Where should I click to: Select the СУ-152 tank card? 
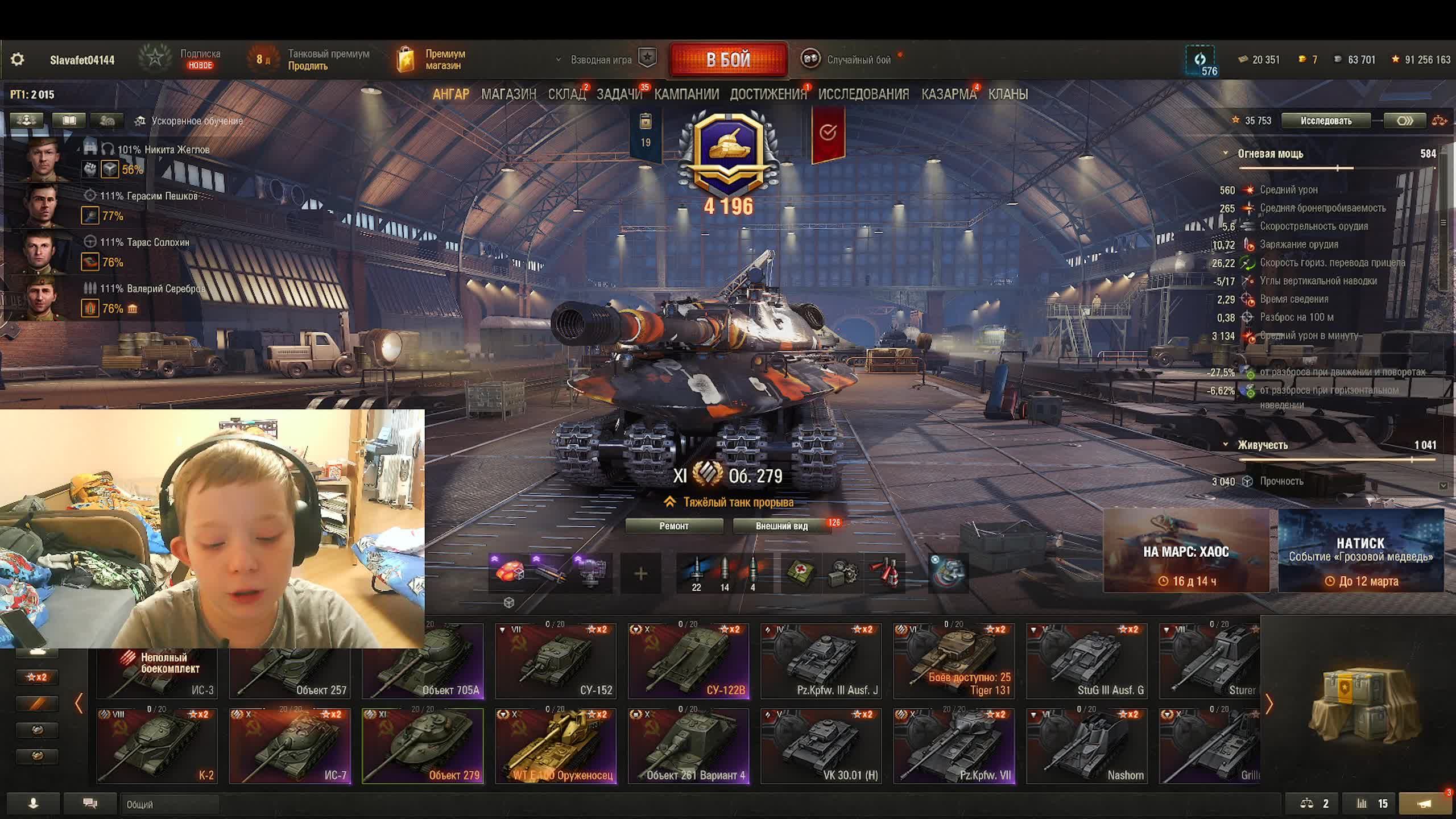(556, 661)
